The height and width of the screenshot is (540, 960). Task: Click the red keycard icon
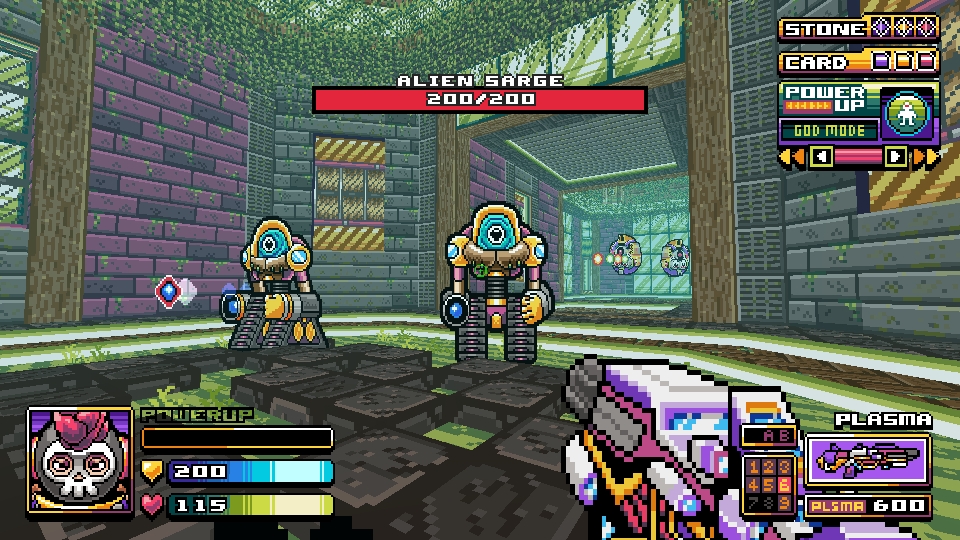[x=926, y=62]
